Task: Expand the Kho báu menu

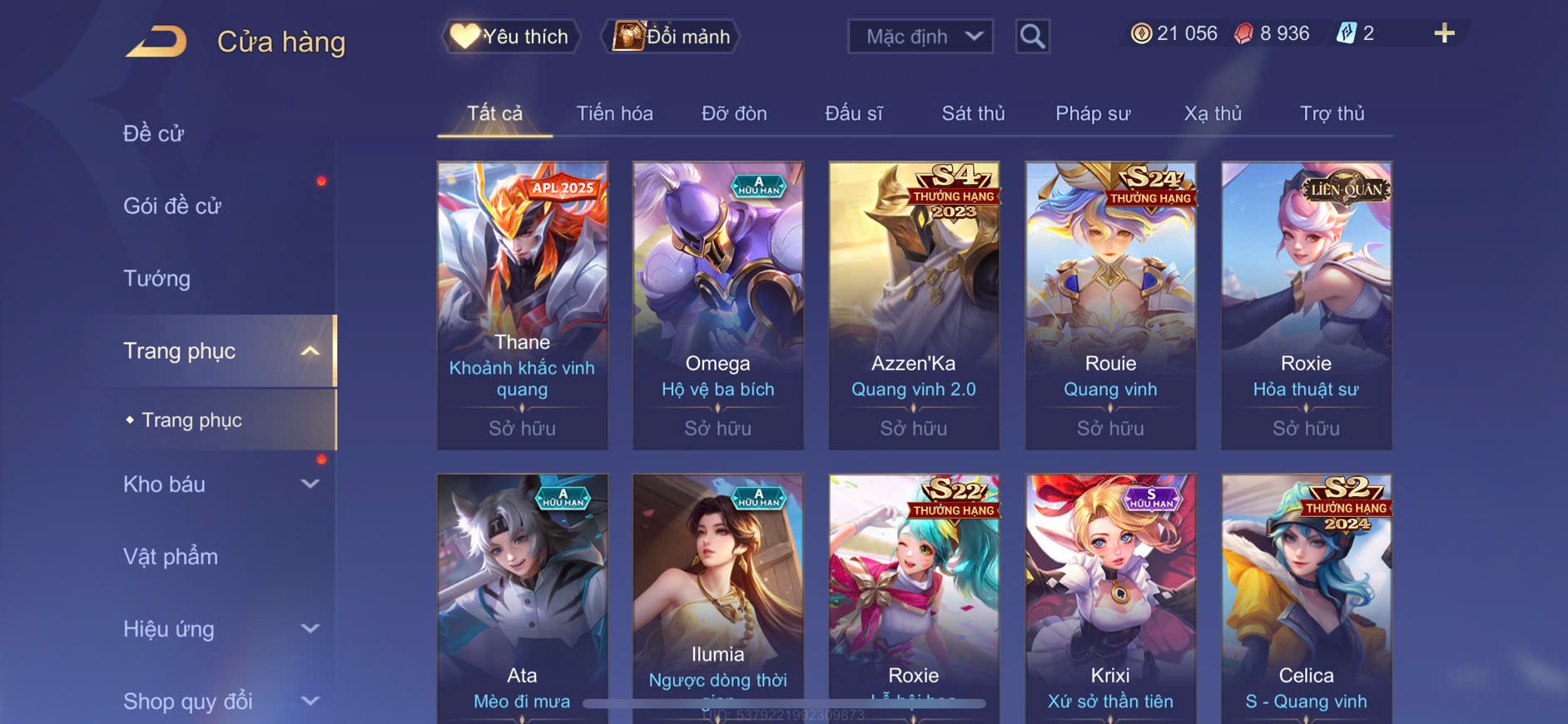Action: click(221, 484)
